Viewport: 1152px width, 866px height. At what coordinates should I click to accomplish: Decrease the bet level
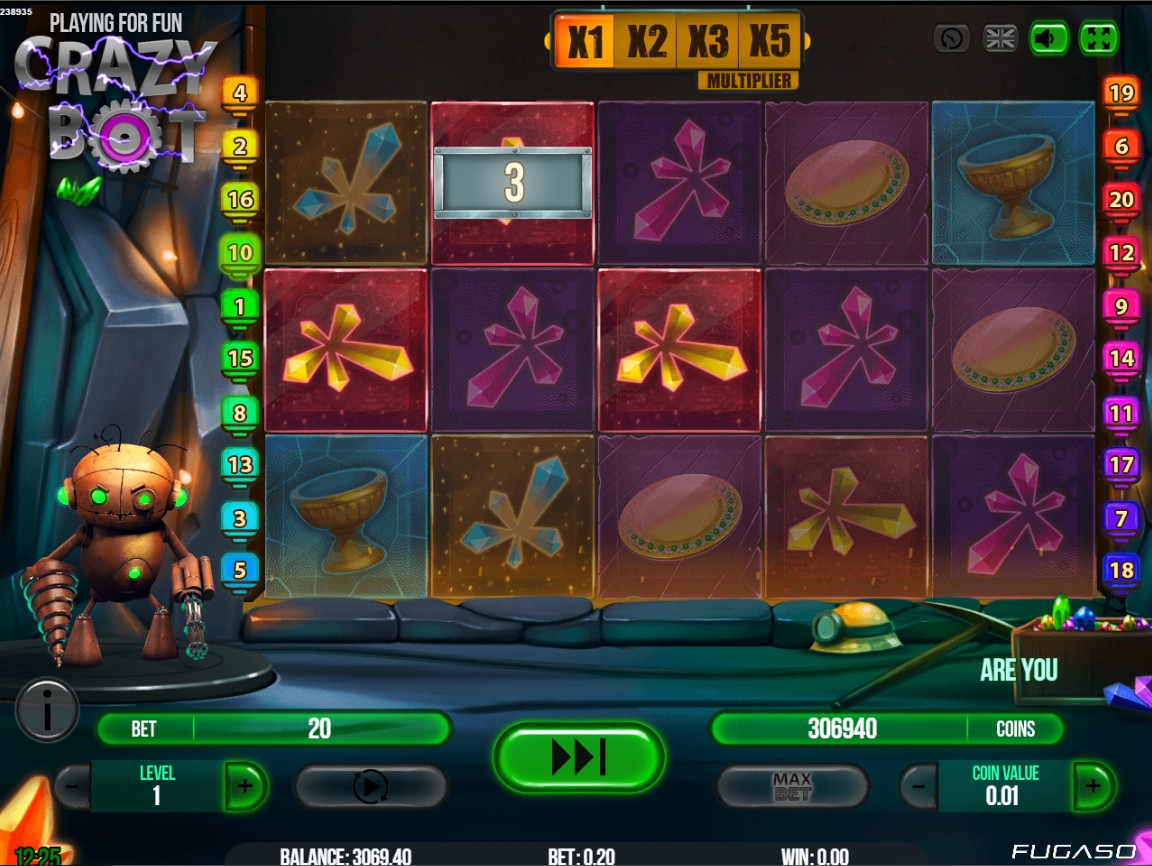click(73, 786)
